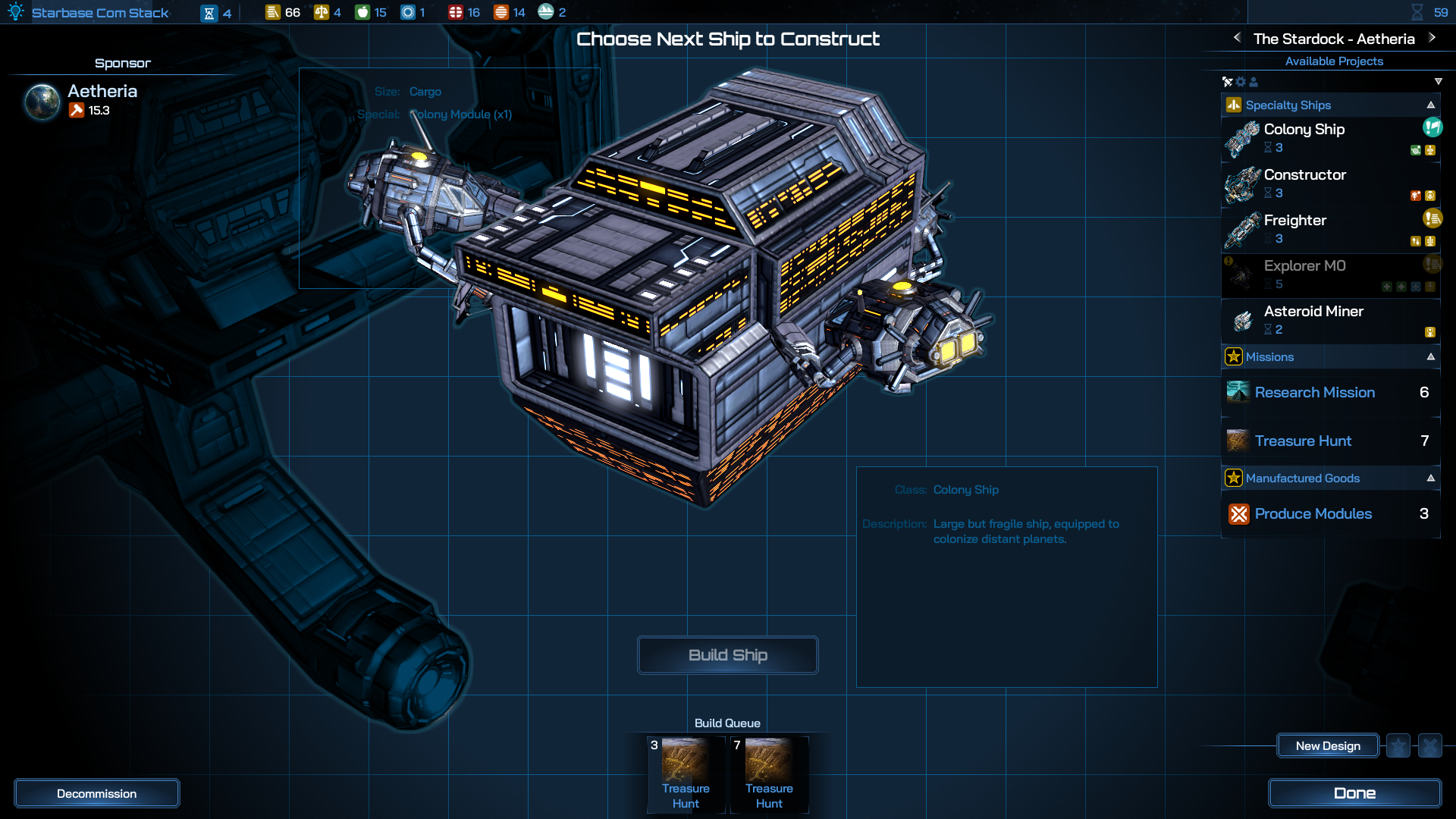Open the New Design editor
Image resolution: width=1456 pixels, height=819 pixels.
1328,746
